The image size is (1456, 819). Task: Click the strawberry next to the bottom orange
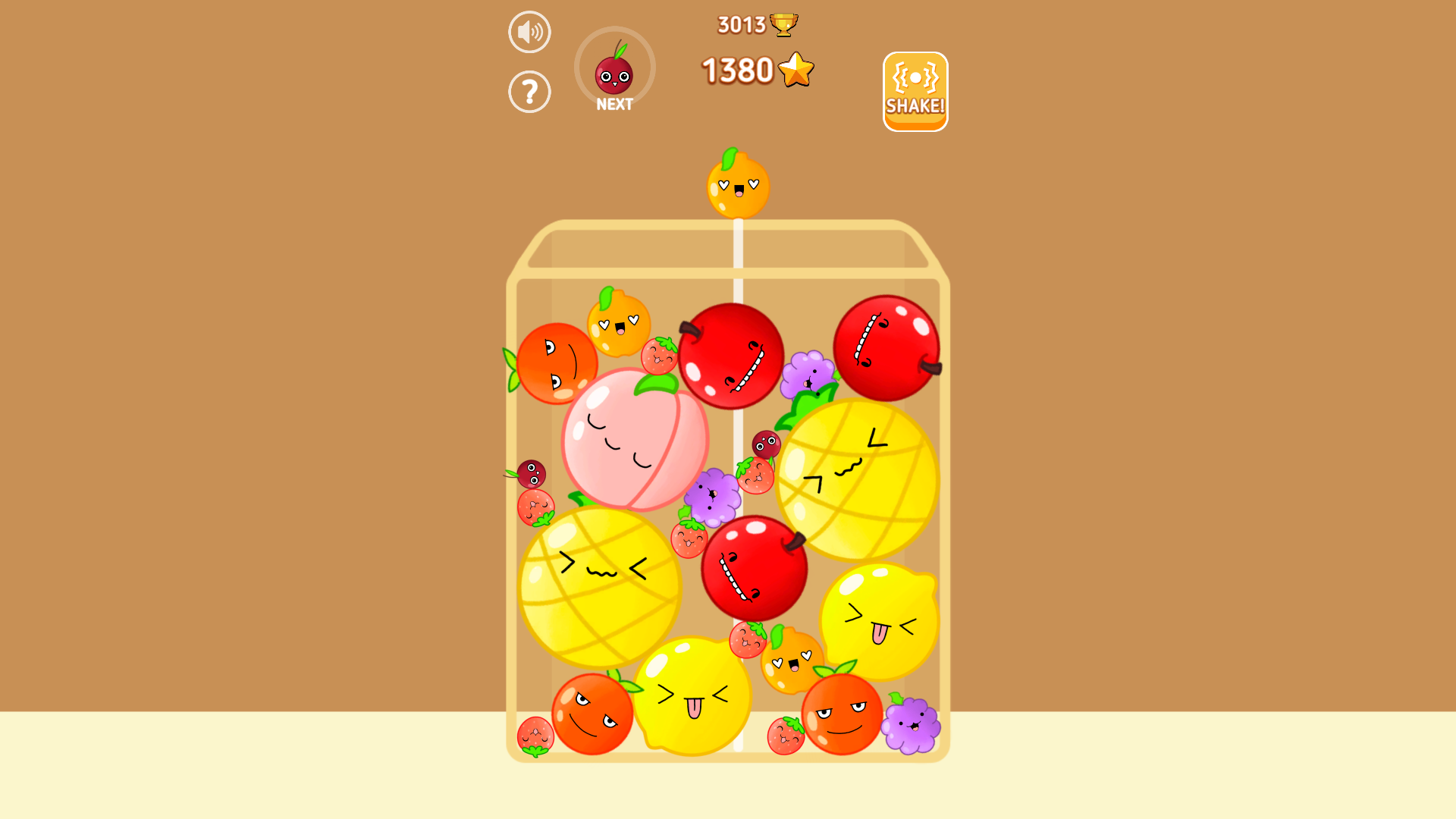coord(785,734)
